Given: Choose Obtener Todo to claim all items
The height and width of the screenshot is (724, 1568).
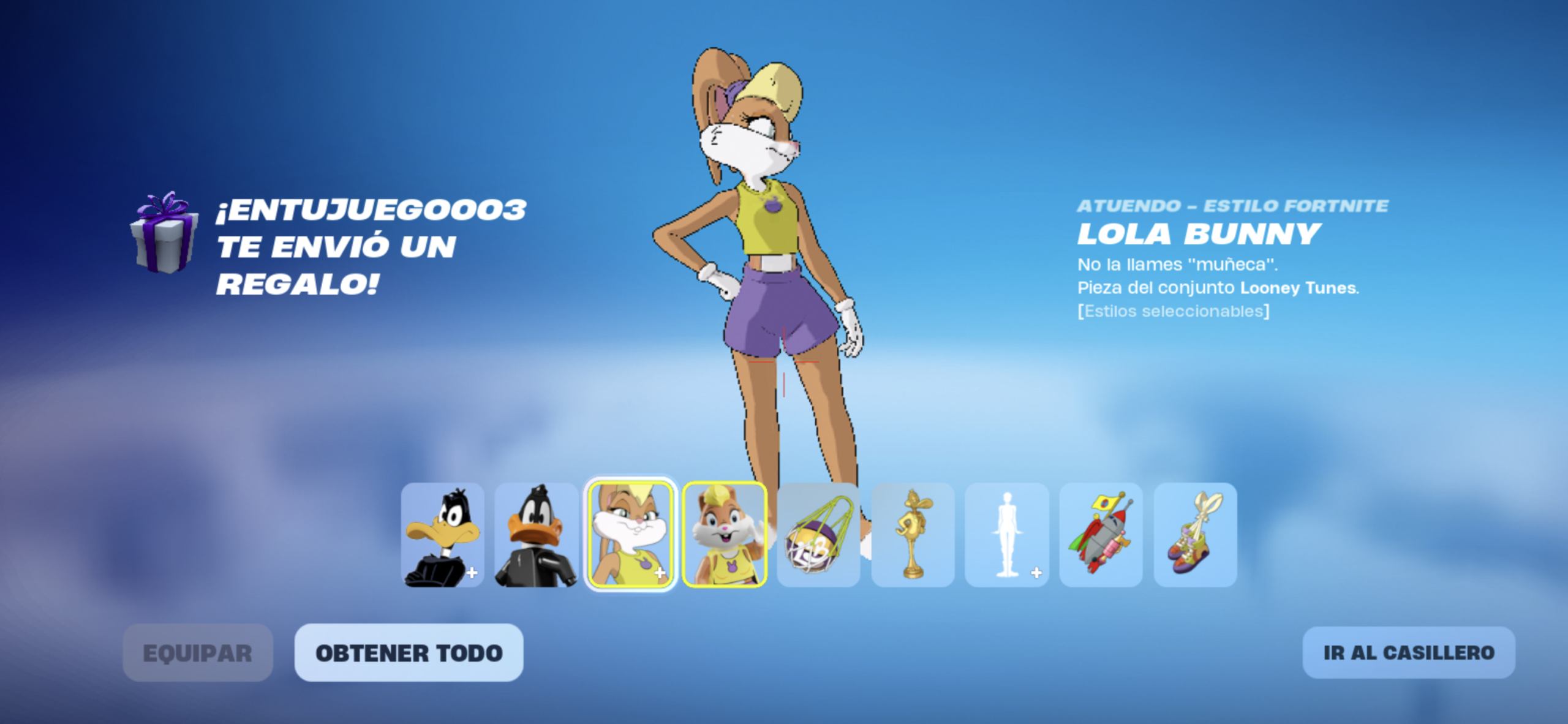Looking at the screenshot, I should tap(409, 653).
